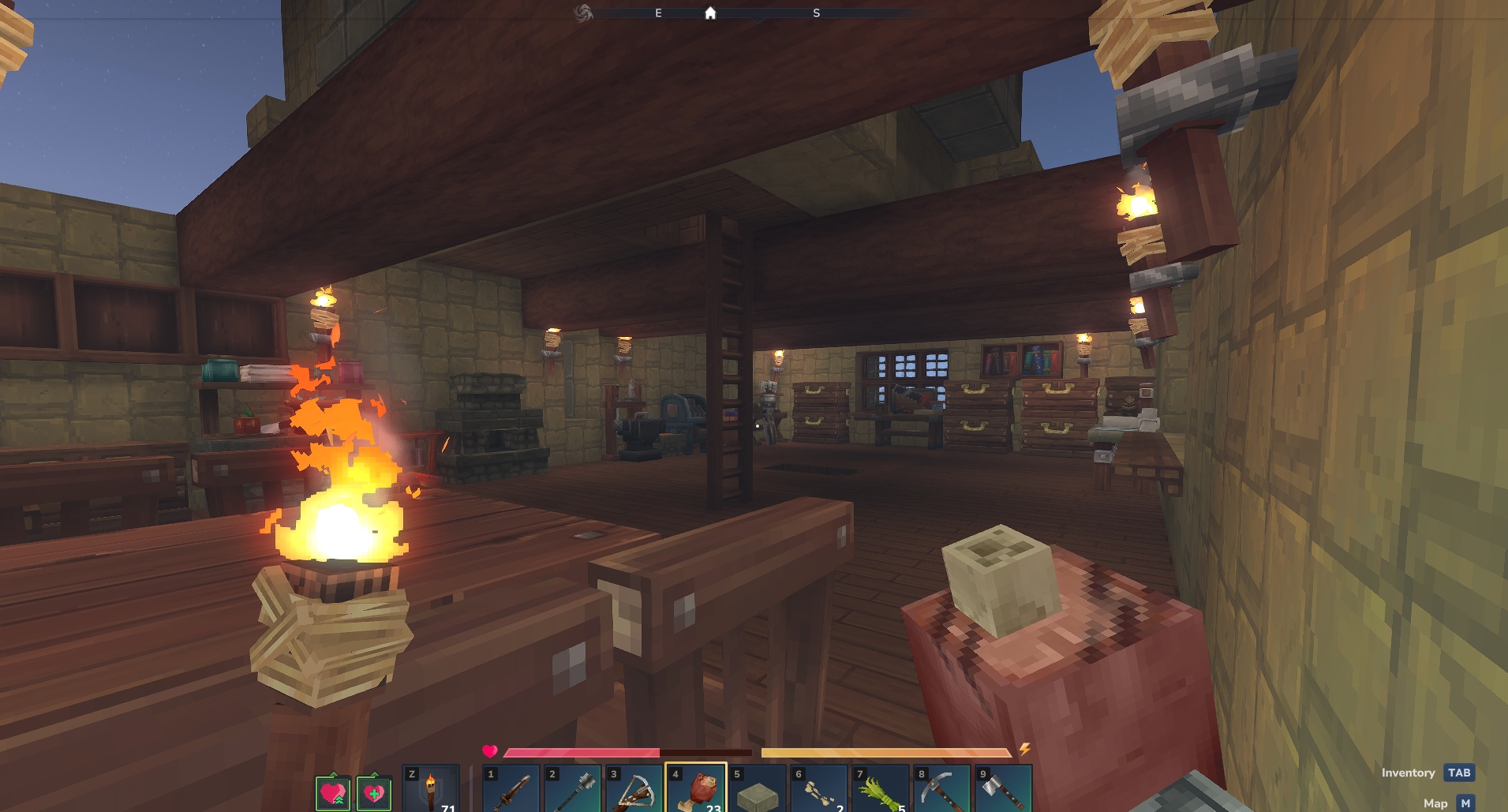Select the bone fragments hotbar slot
This screenshot has width=1508, height=812.
pos(819,789)
